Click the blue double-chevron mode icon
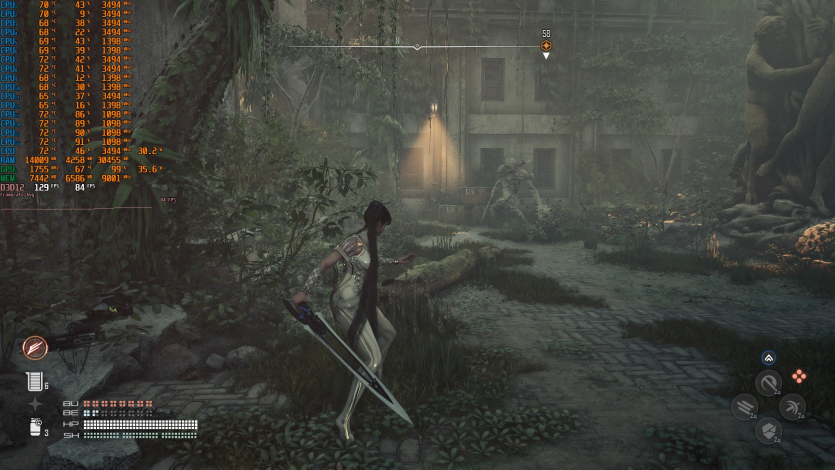Viewport: 835px width, 470px height. pyautogui.click(x=768, y=357)
